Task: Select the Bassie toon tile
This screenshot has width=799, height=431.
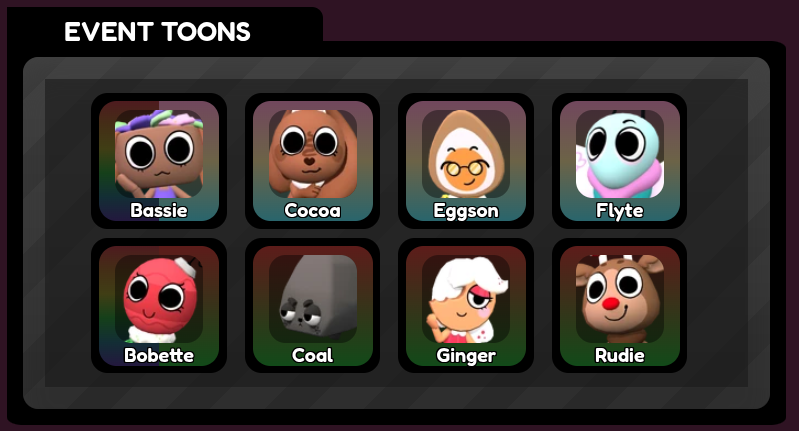Action: [x=159, y=161]
